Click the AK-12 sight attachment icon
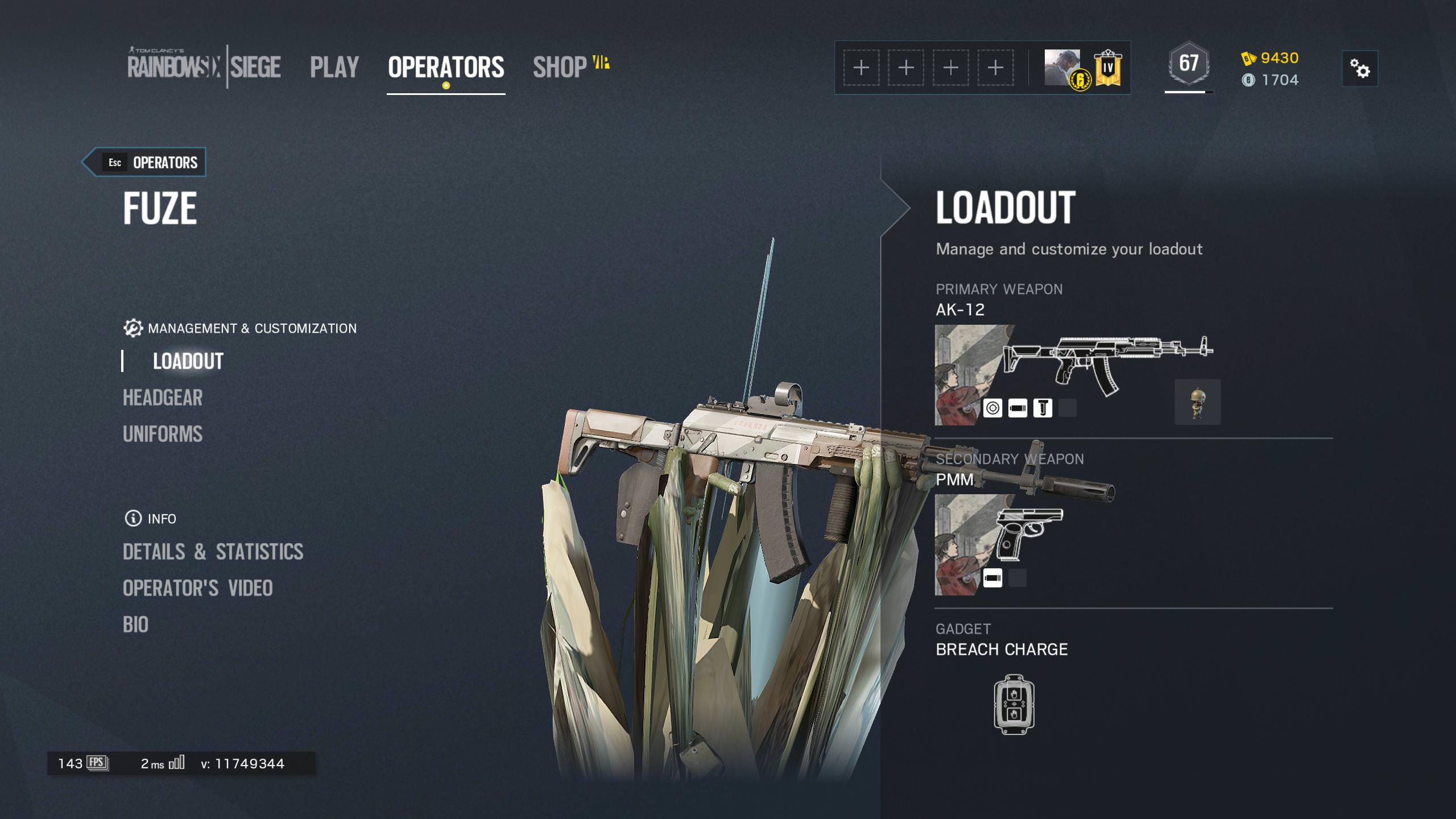 992,408
